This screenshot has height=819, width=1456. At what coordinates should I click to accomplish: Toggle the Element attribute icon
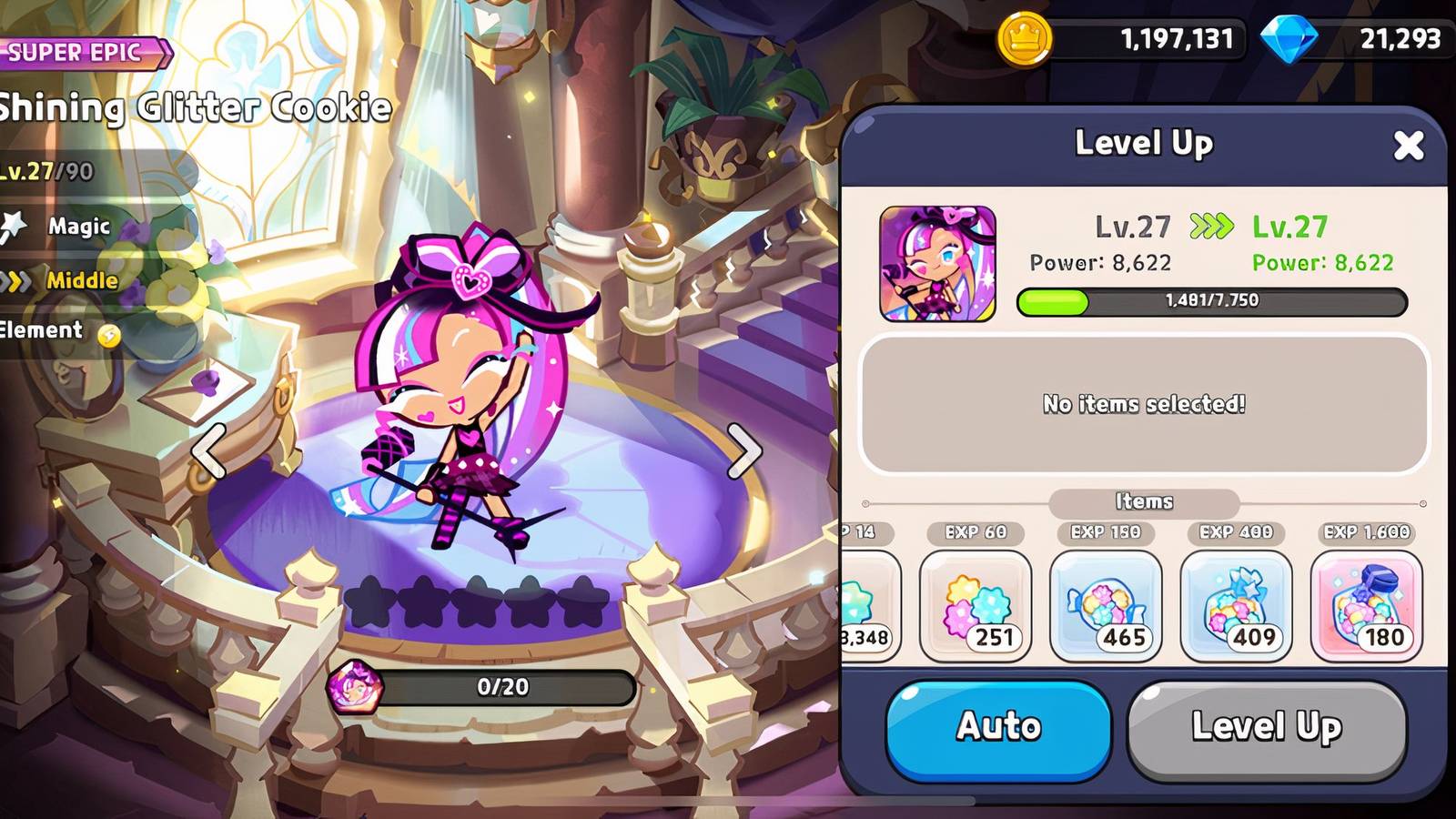point(55,330)
